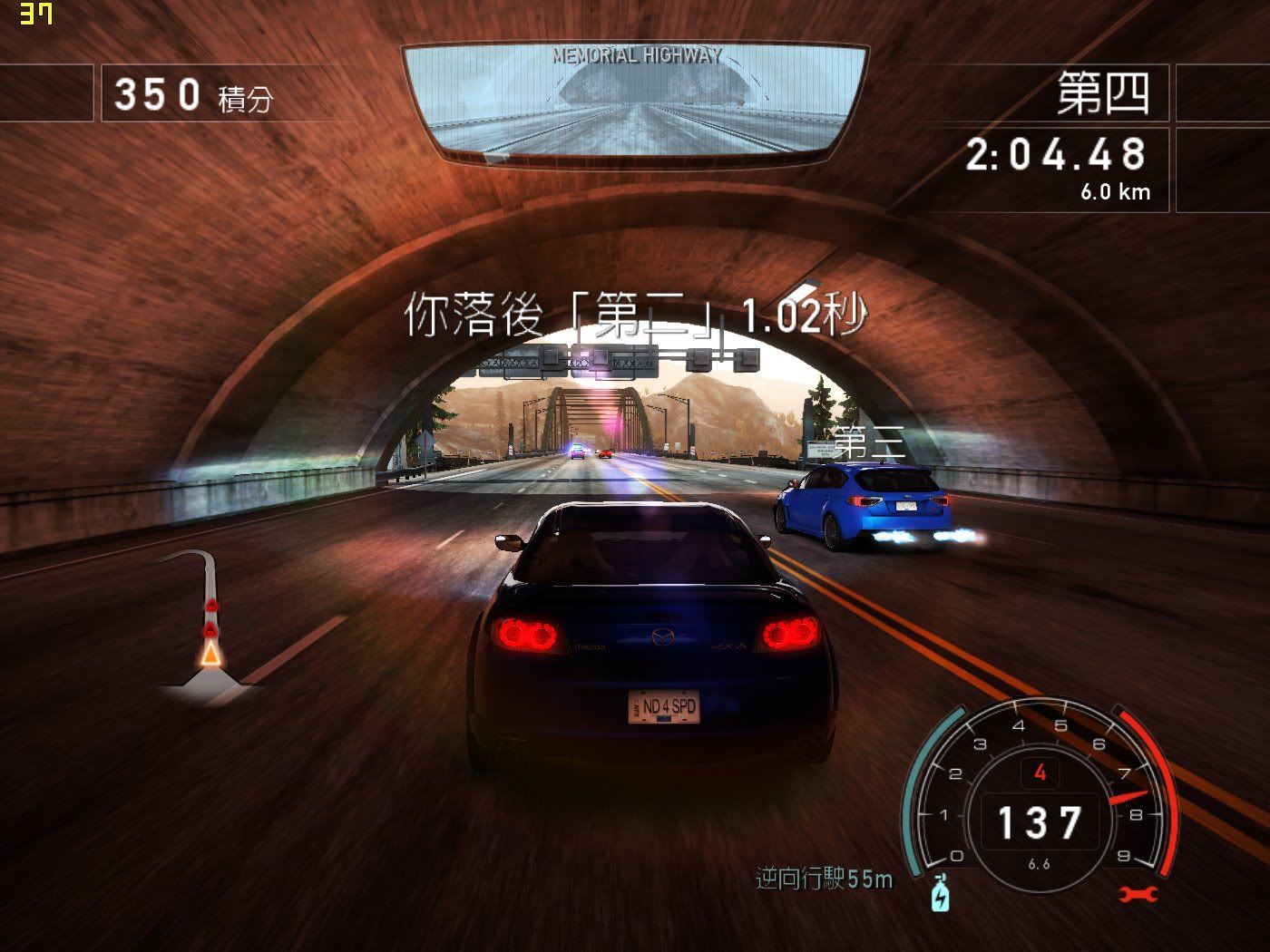This screenshot has height=952, width=1270.
Task: Click the route progress minimap
Action: [x=208, y=626]
